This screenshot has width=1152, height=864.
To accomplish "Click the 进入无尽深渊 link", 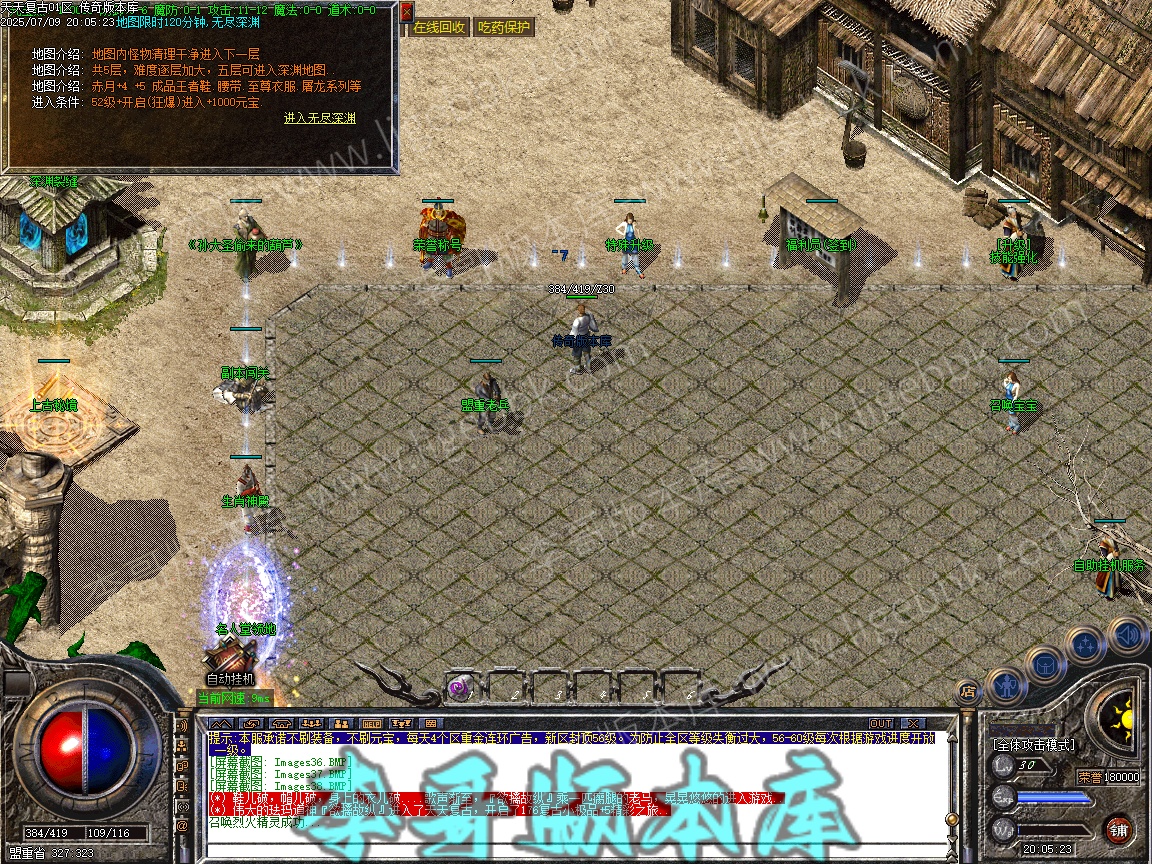I will (x=319, y=118).
